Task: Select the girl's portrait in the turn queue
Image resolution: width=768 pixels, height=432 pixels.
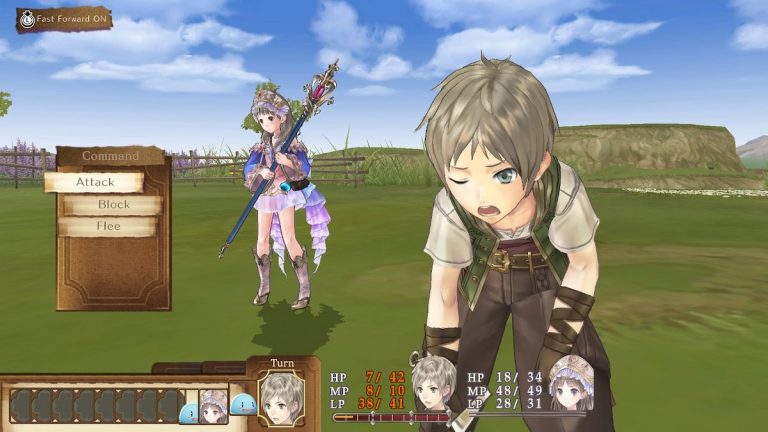Action: pos(213,406)
